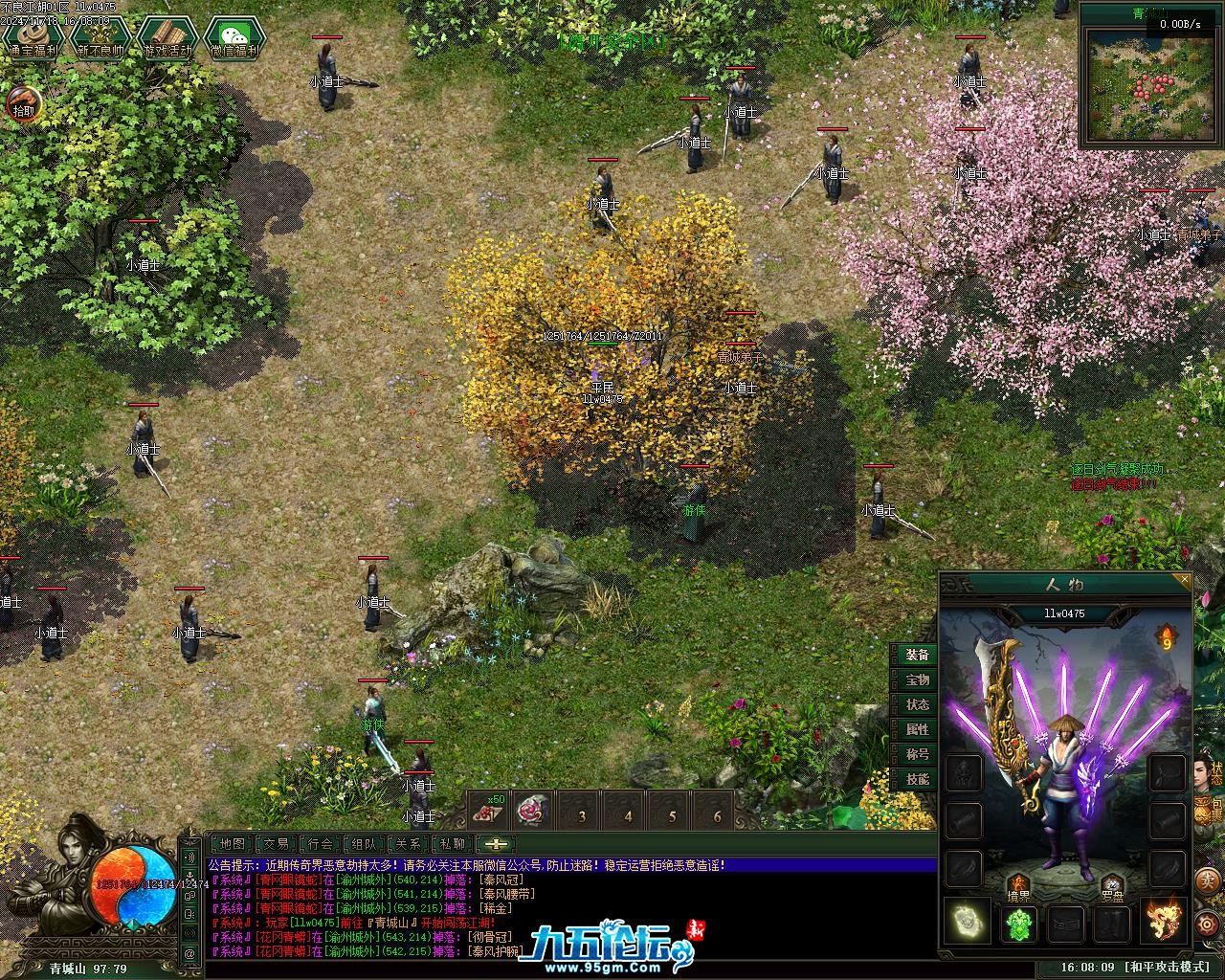Click the 罗盘 compass icon
This screenshot has height=980, width=1225.
click(x=1111, y=888)
